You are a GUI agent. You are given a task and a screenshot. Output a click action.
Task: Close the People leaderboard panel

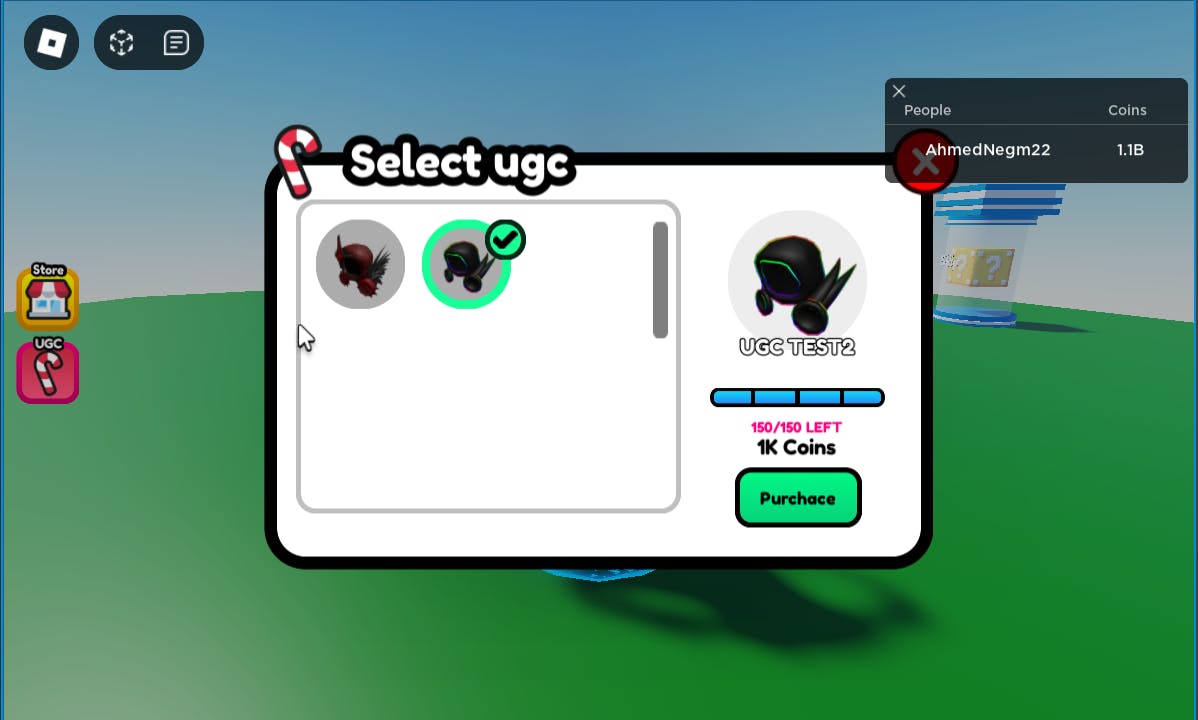tap(899, 91)
